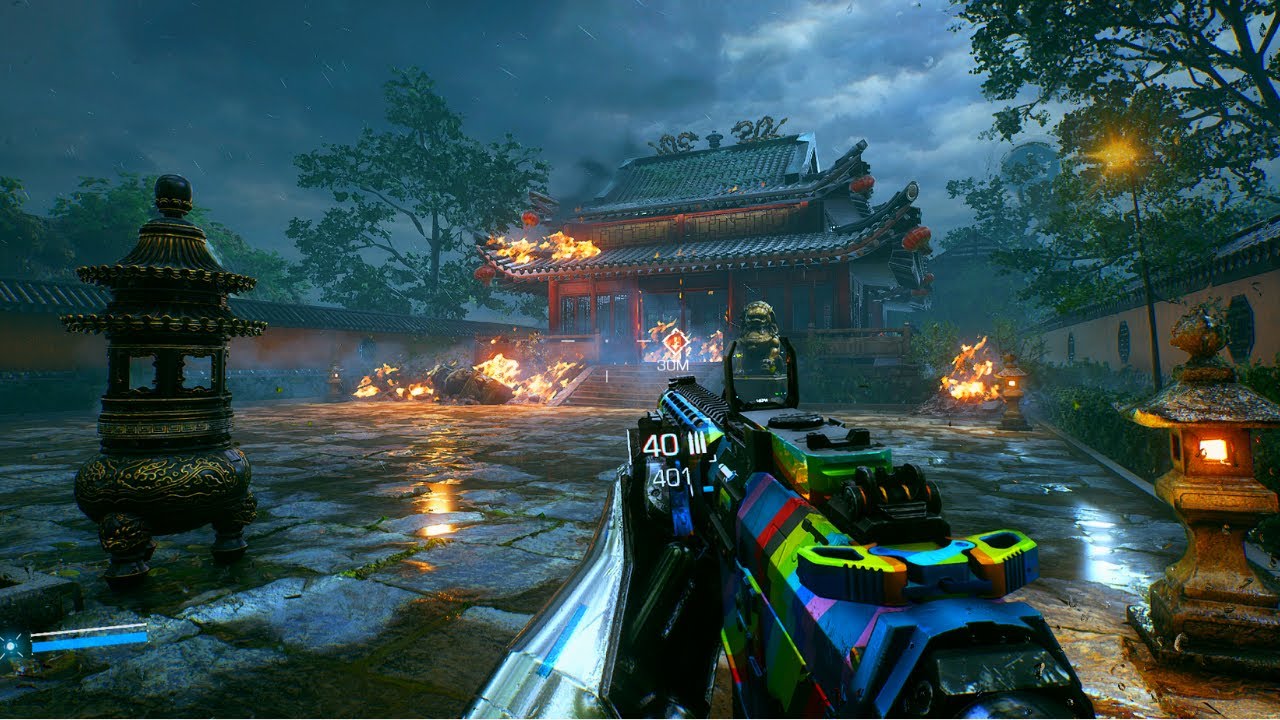
Task: Click the grenade pip icons beside ammo count
Action: (x=697, y=443)
